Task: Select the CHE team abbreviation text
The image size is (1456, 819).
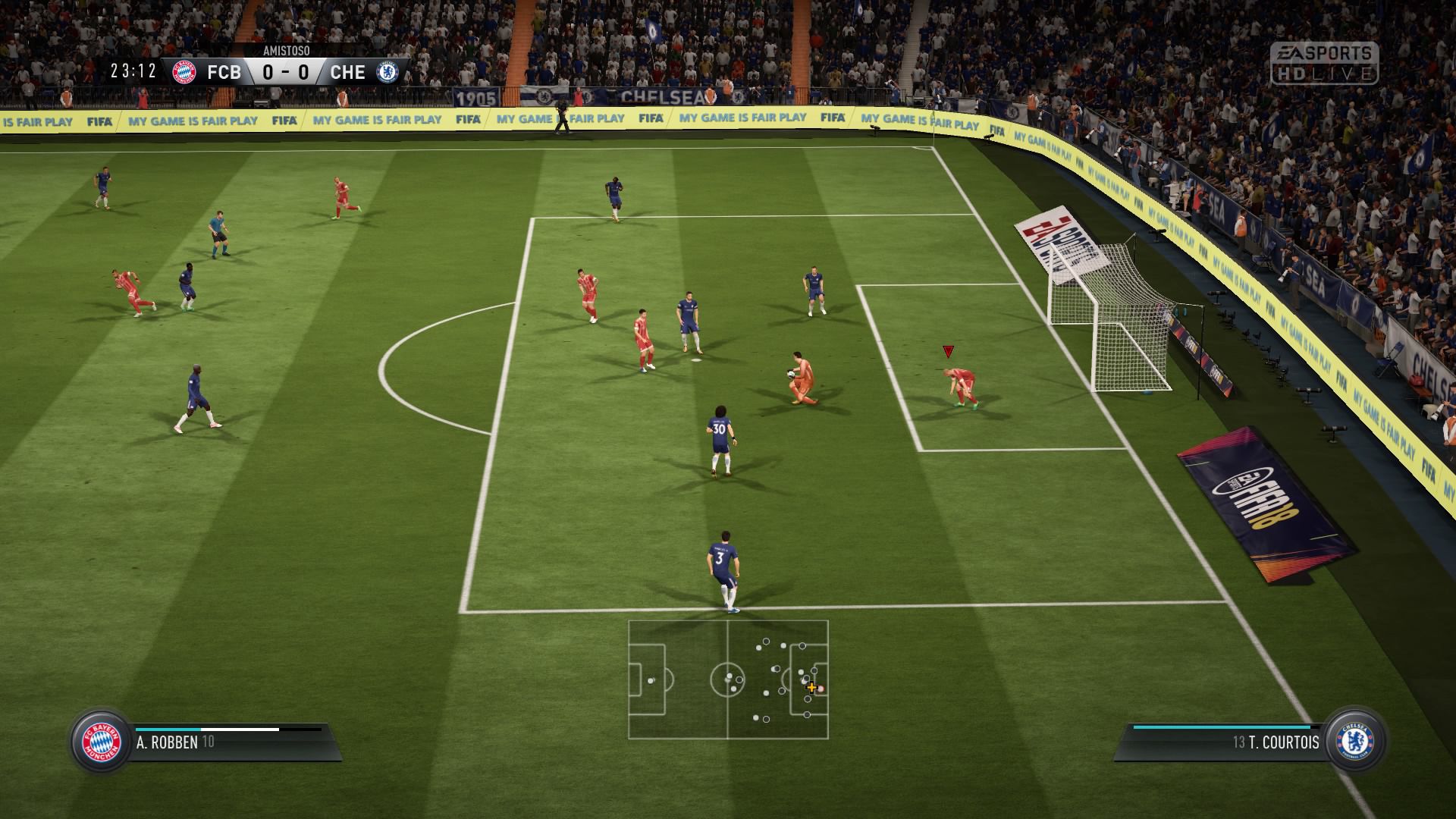Action: 348,72
